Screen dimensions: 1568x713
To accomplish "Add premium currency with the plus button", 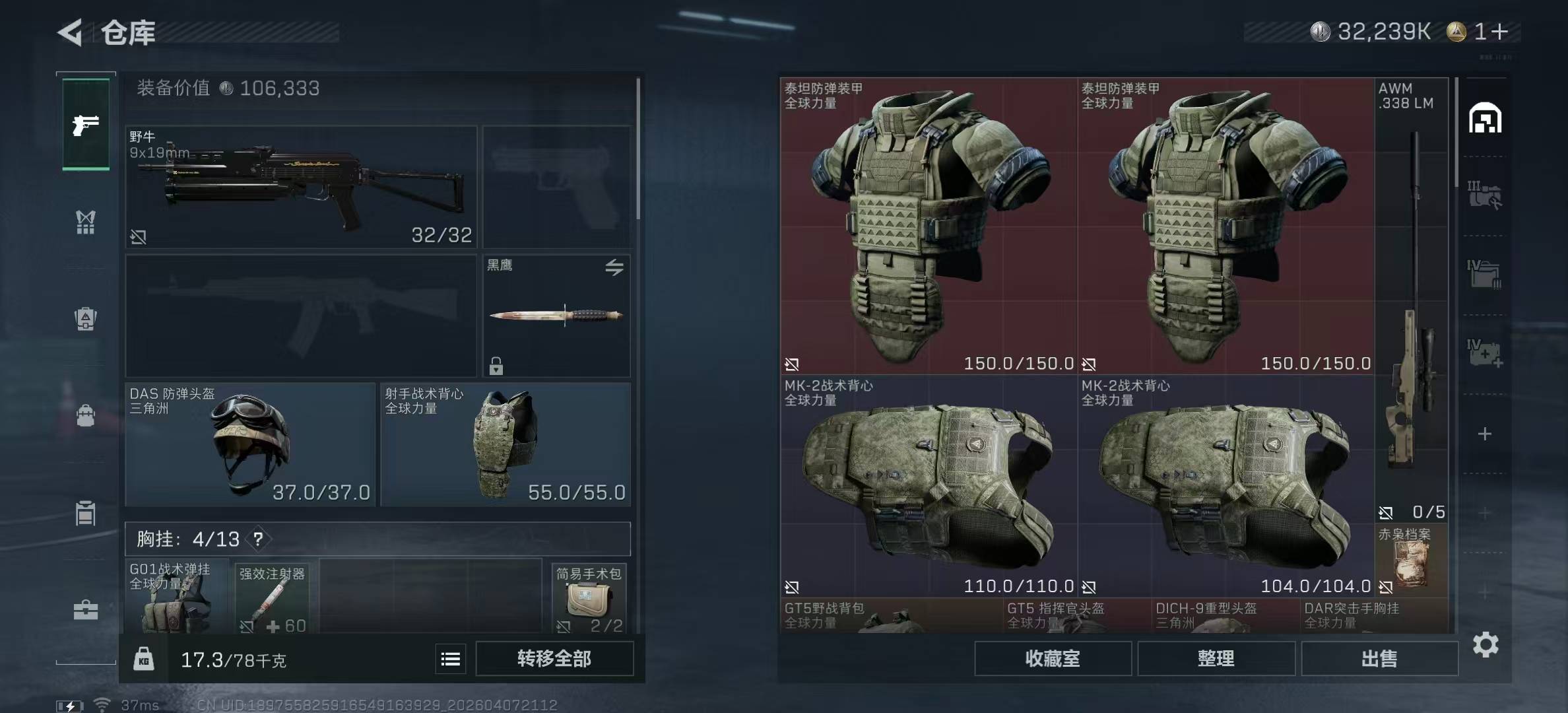I will click(x=1500, y=31).
